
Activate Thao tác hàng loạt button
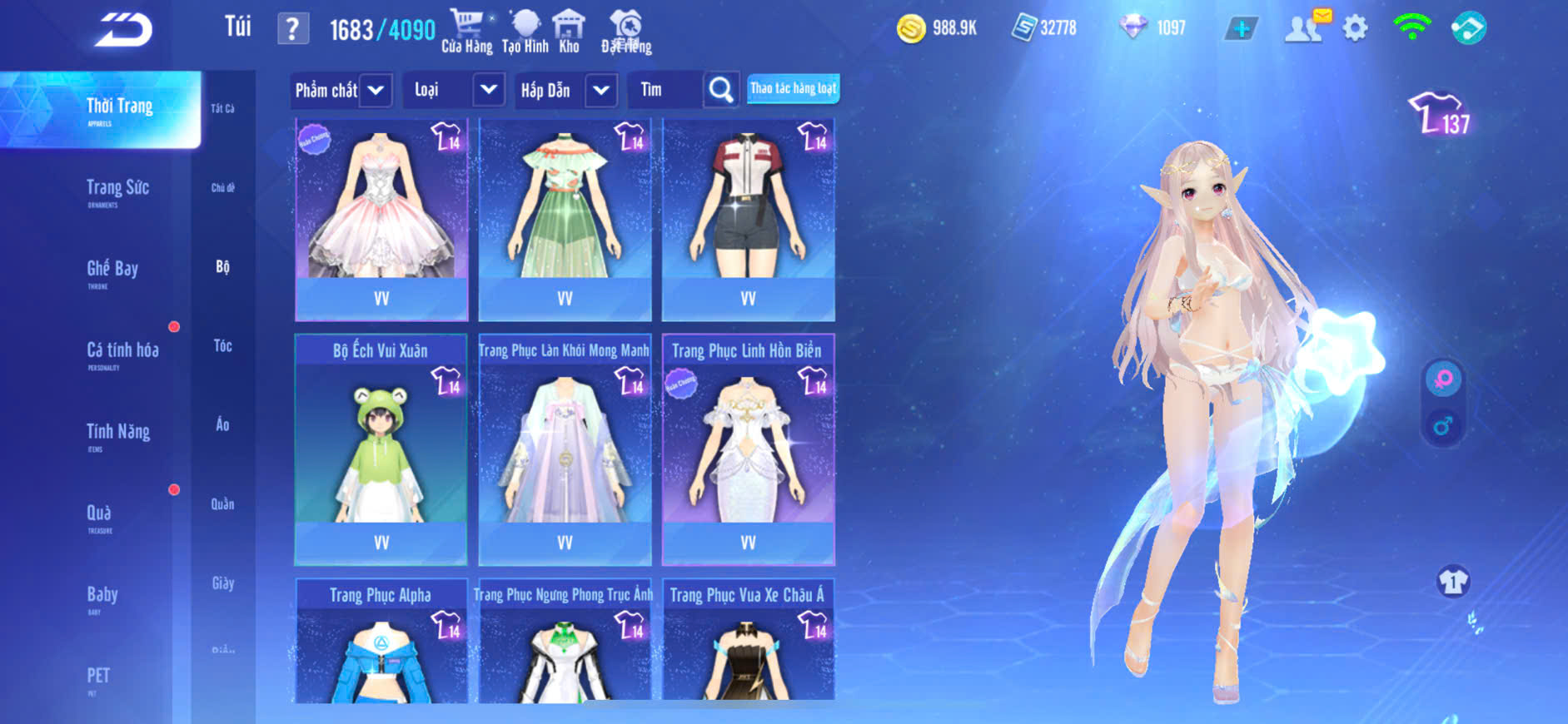(x=793, y=88)
